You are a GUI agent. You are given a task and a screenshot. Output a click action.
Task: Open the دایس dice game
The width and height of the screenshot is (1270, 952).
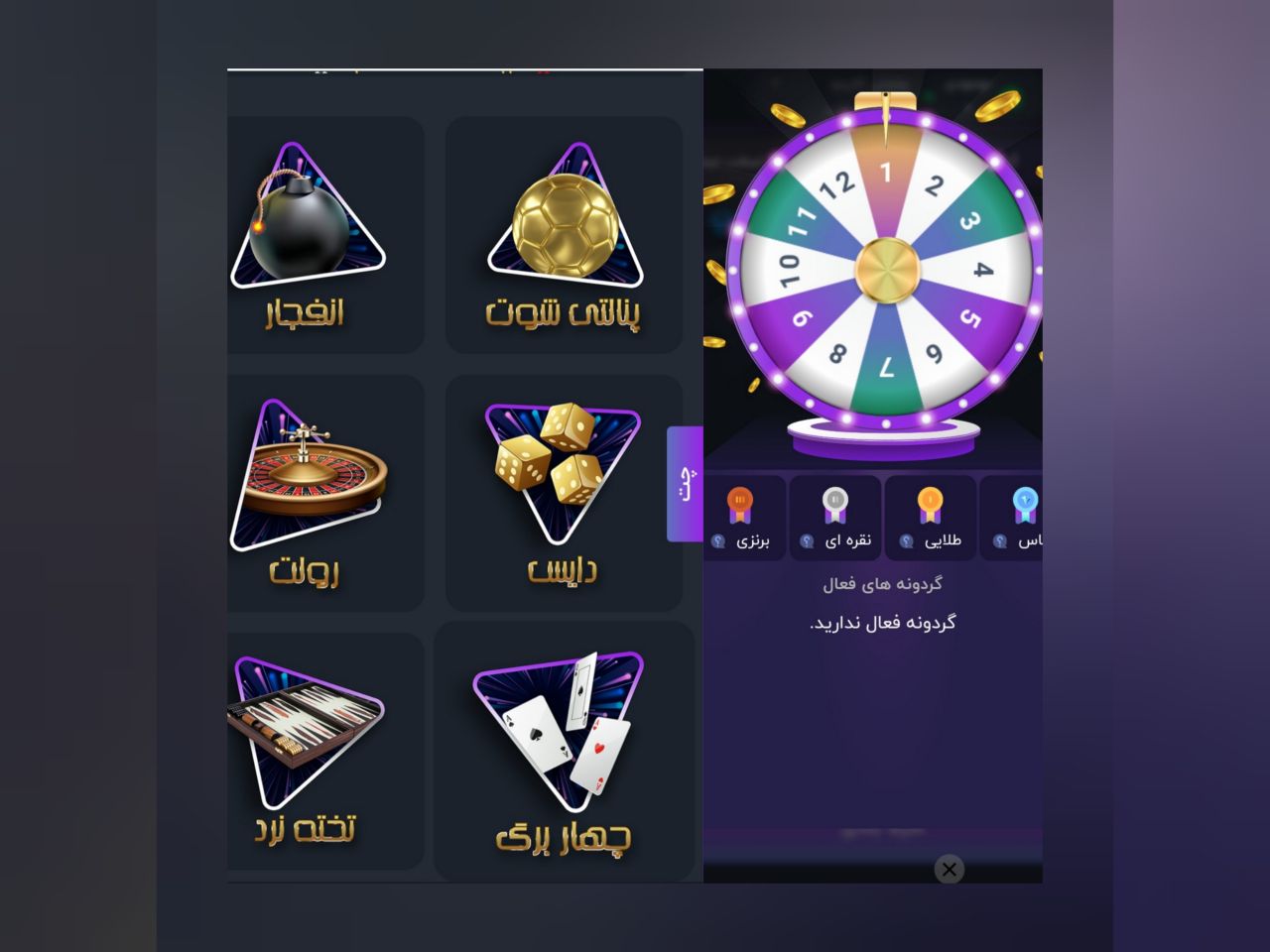click(x=562, y=491)
